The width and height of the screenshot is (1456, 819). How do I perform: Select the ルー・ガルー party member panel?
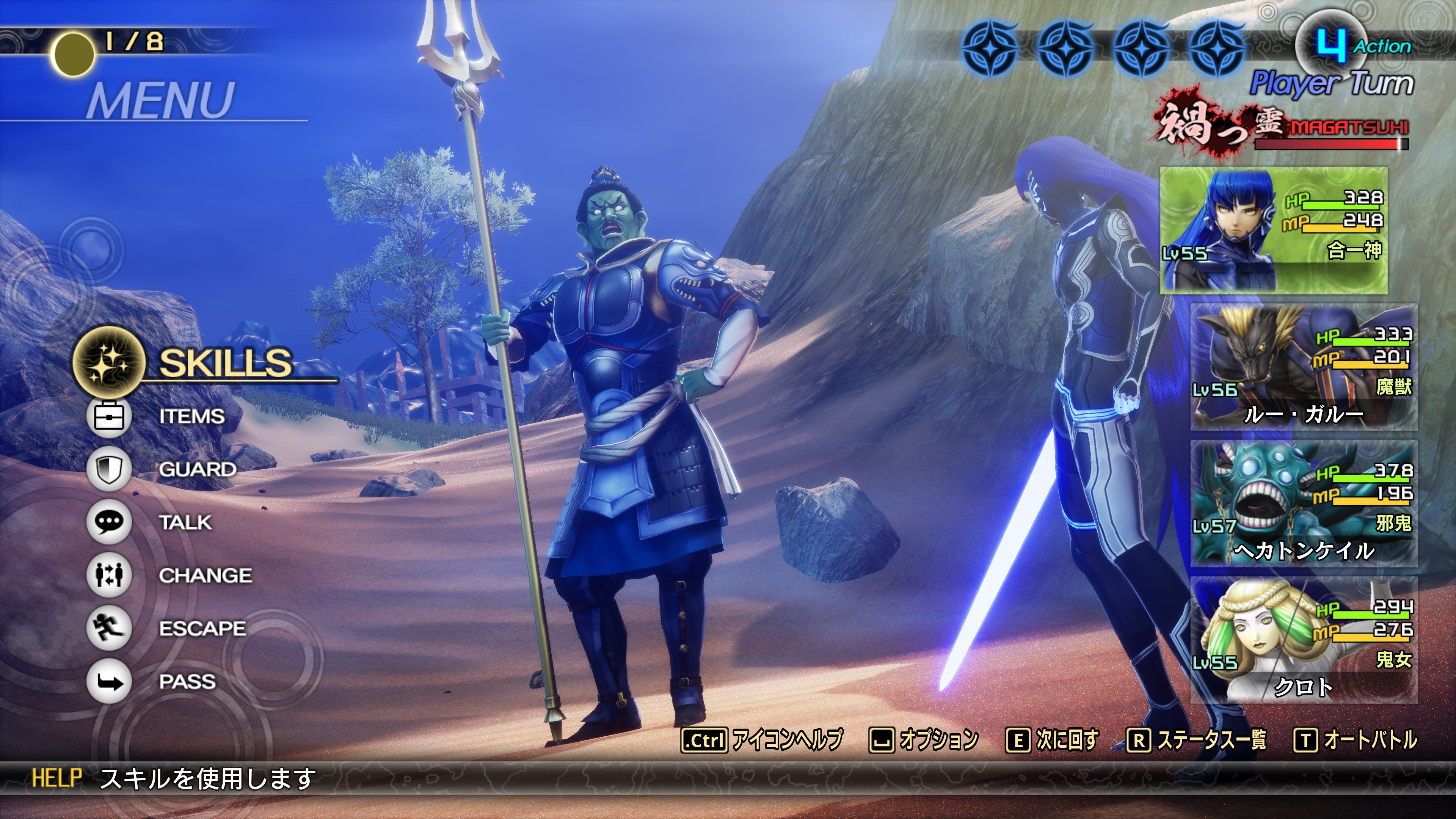[x=1304, y=367]
